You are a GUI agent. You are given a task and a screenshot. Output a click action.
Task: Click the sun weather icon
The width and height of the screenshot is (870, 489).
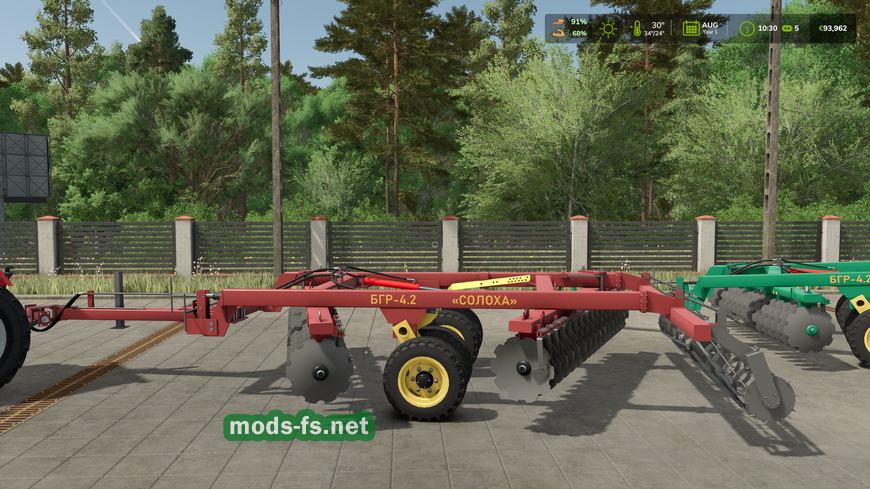[607, 28]
